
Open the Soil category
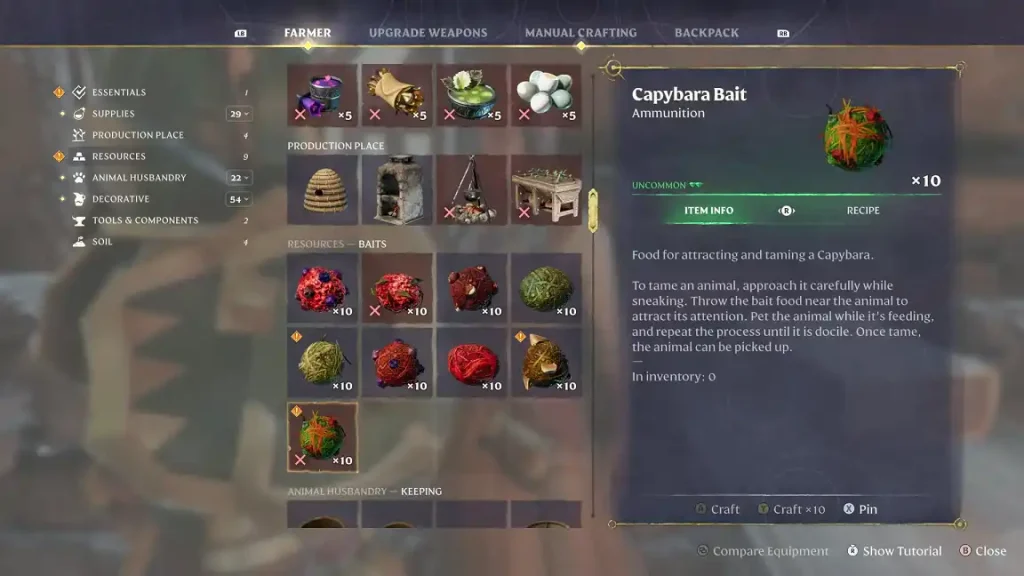coord(102,242)
